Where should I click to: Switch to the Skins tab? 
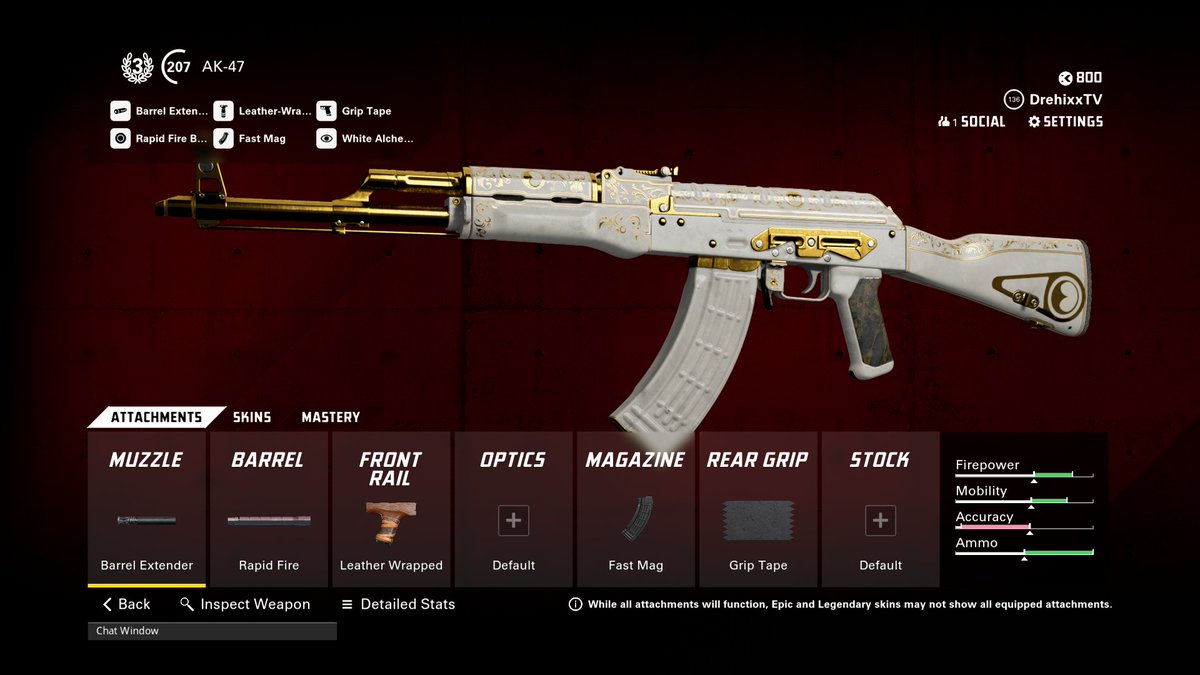[252, 417]
